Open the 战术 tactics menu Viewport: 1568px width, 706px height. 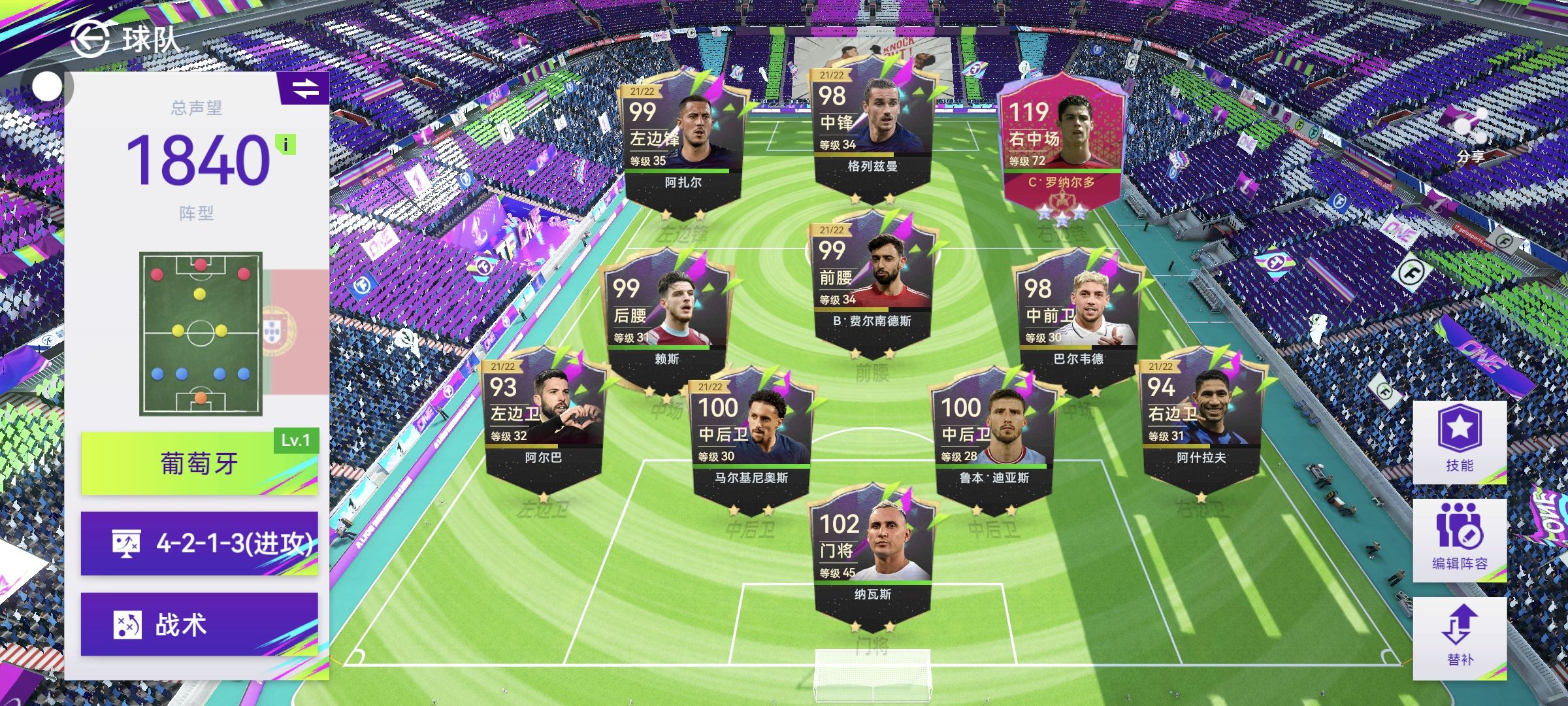[x=199, y=624]
